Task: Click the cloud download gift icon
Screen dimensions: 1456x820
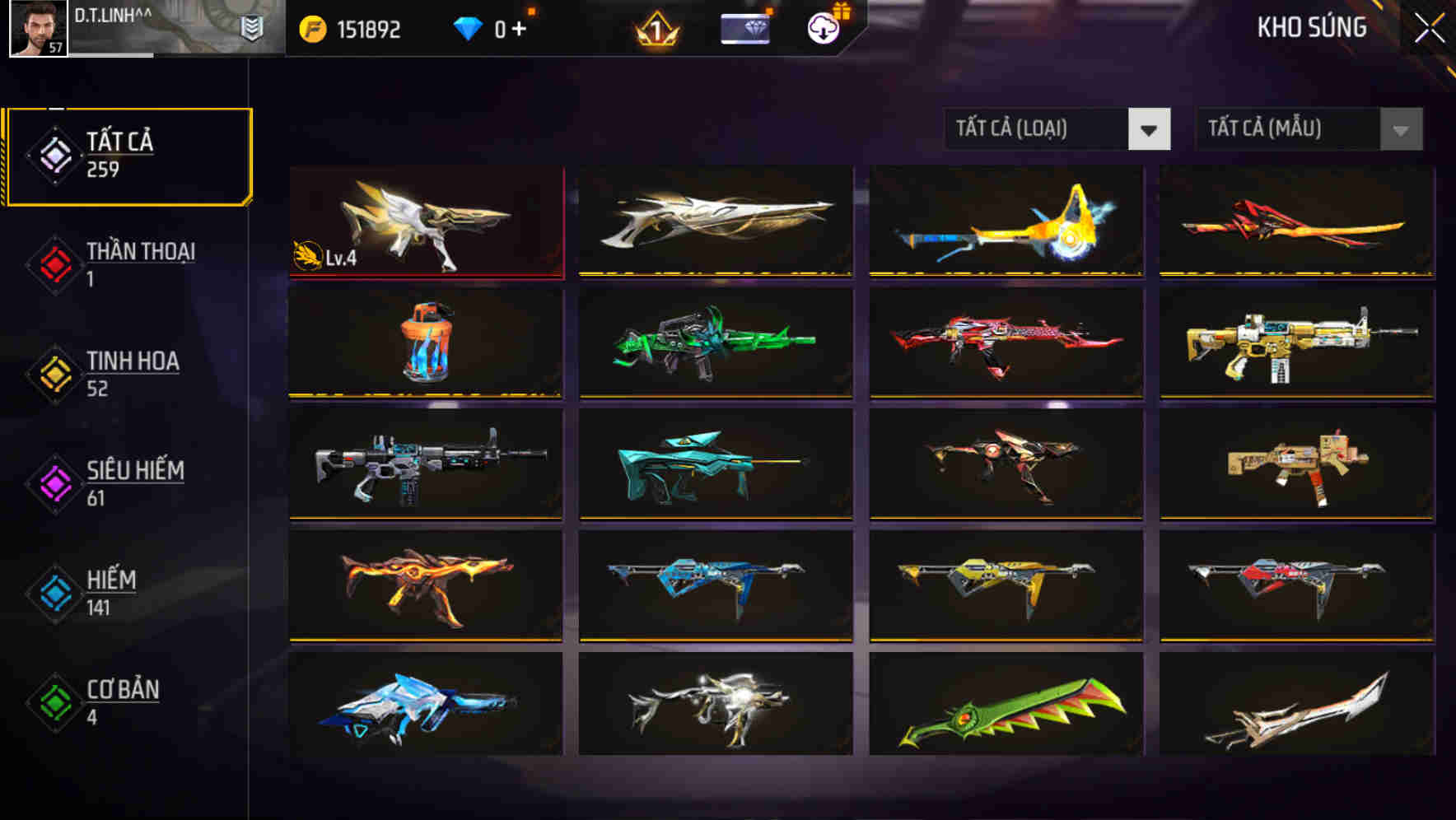Action: 824,27
